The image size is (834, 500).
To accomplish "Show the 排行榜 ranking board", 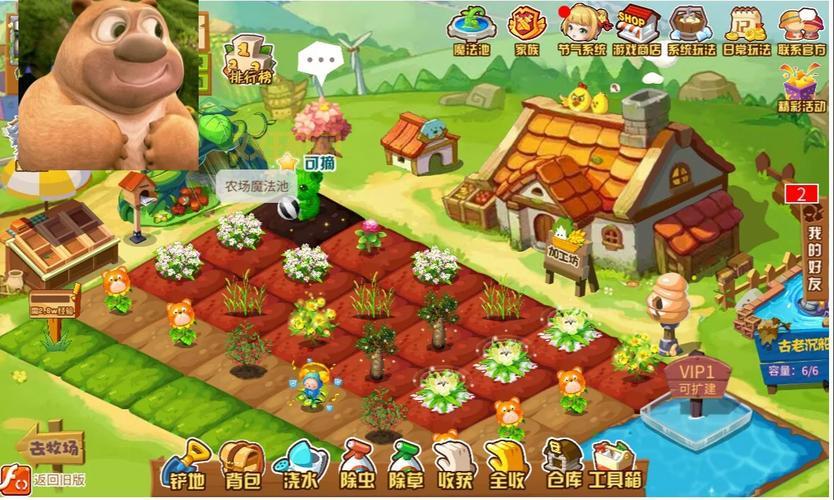I will click(x=248, y=58).
